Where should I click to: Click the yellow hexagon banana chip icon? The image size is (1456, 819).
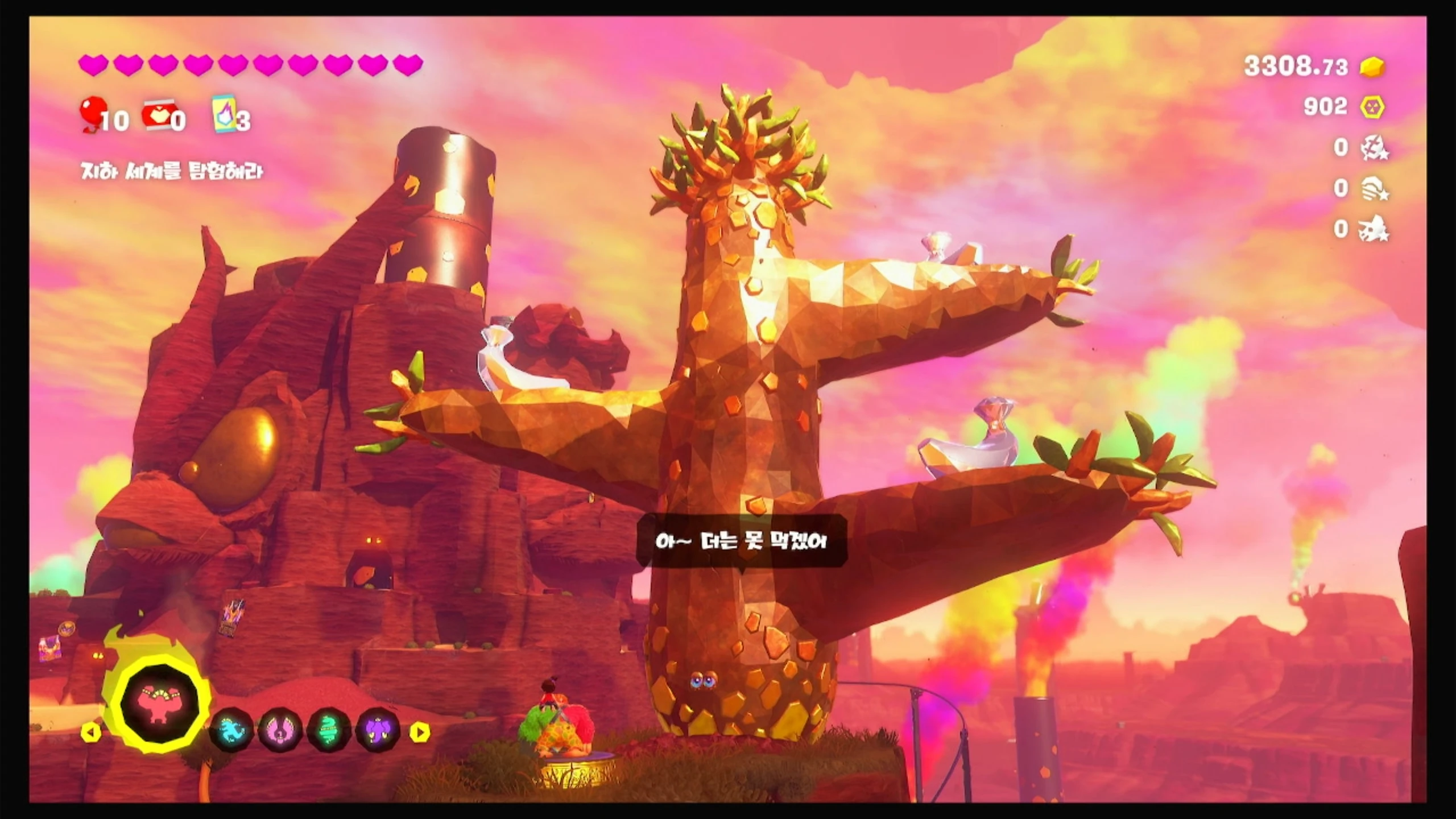1372,107
